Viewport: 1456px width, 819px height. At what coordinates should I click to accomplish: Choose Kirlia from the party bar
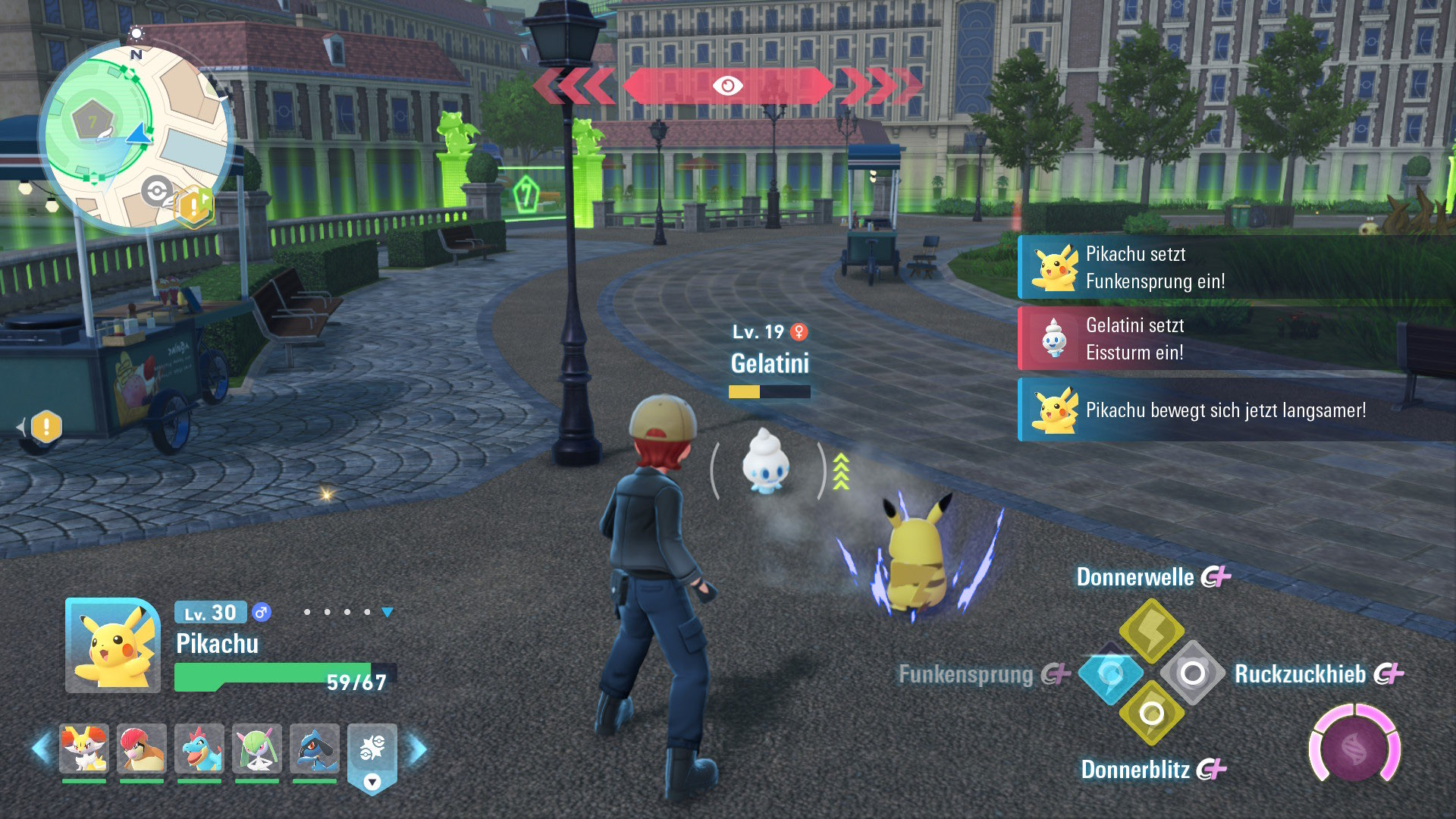(x=257, y=748)
